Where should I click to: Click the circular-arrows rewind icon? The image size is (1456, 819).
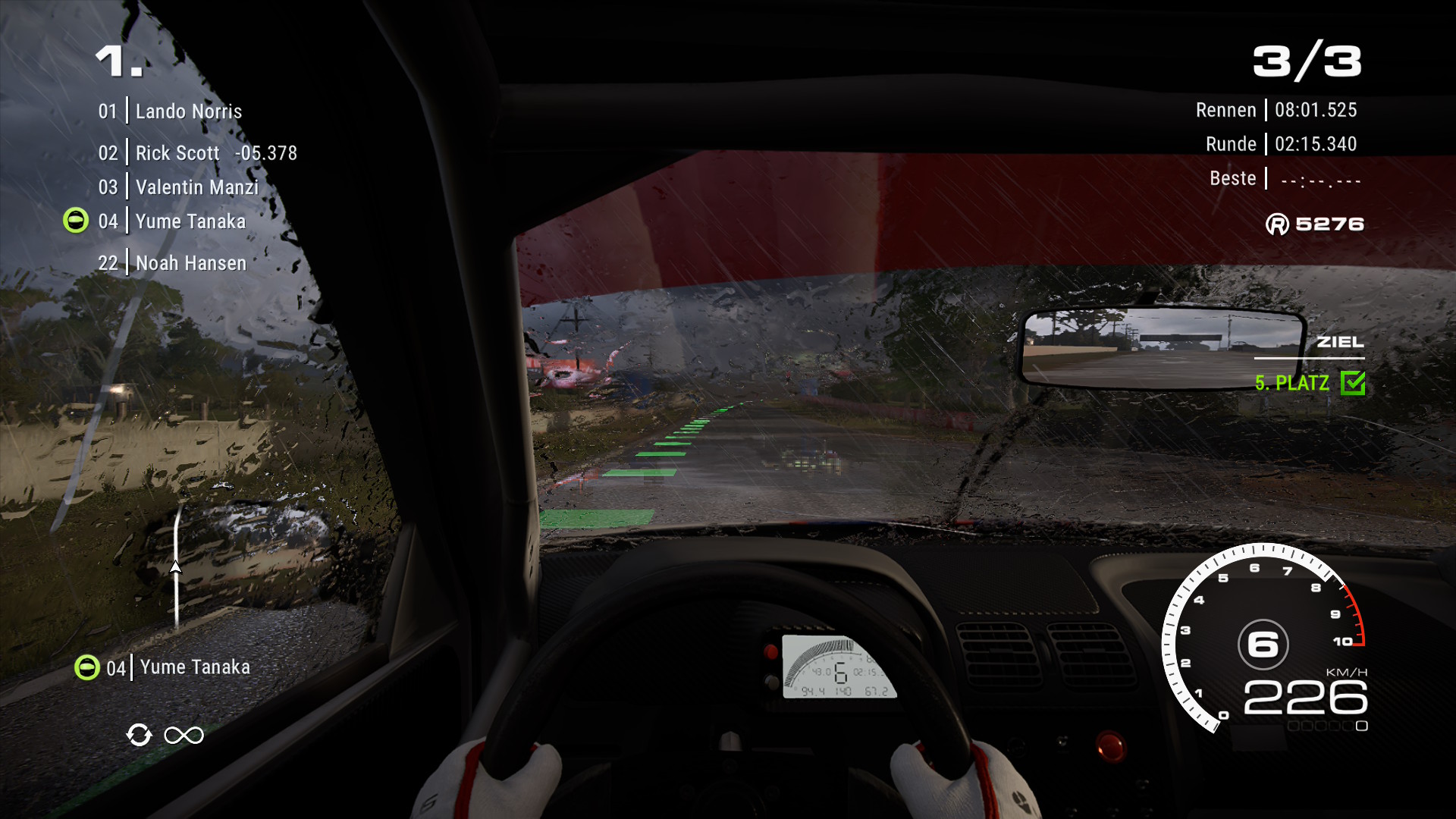coord(140,735)
